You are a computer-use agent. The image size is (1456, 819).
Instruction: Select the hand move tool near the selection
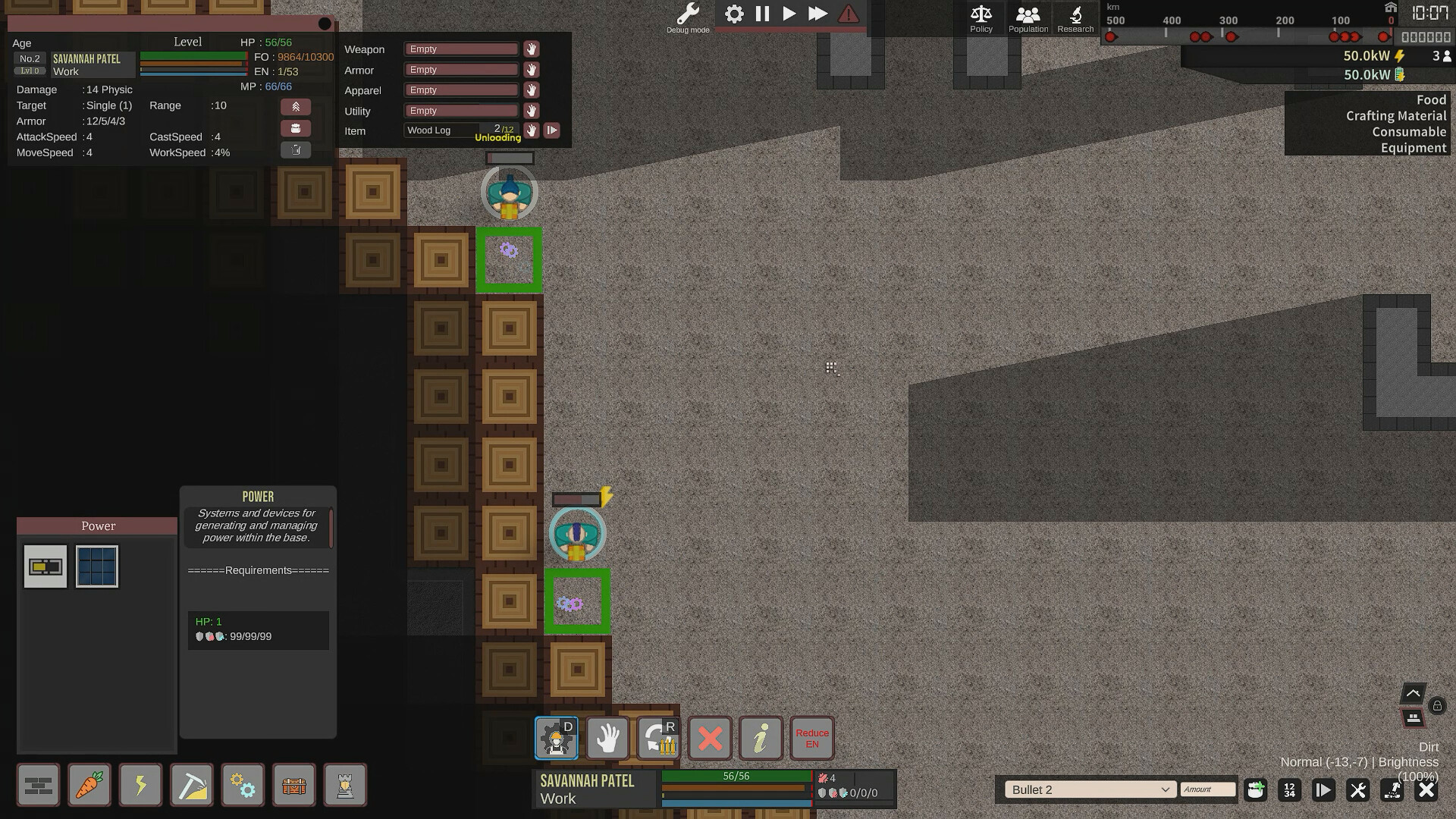click(x=607, y=737)
